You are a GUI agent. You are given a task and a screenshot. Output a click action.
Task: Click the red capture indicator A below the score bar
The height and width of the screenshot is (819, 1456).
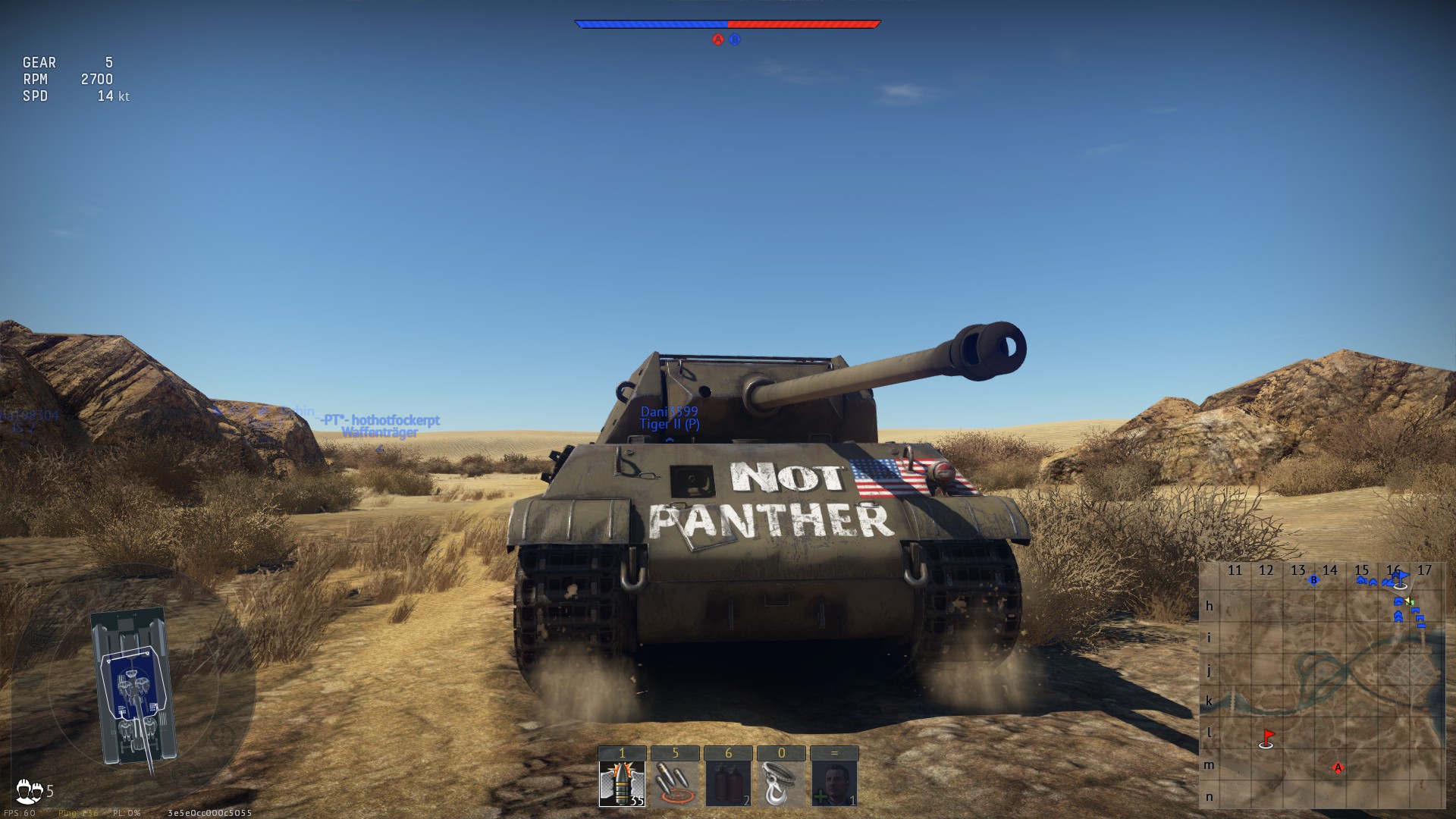click(717, 40)
